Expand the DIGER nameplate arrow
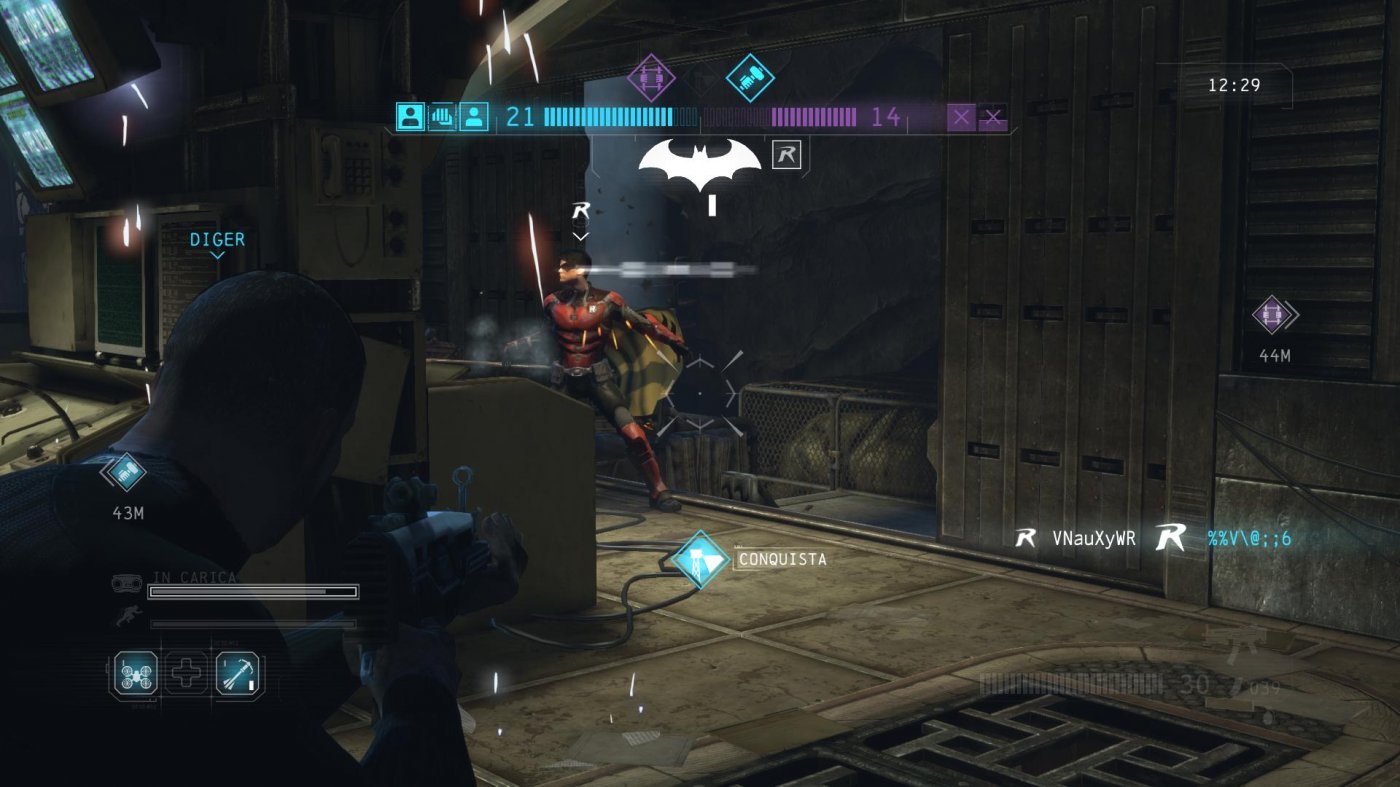This screenshot has width=1400, height=787. (217, 257)
